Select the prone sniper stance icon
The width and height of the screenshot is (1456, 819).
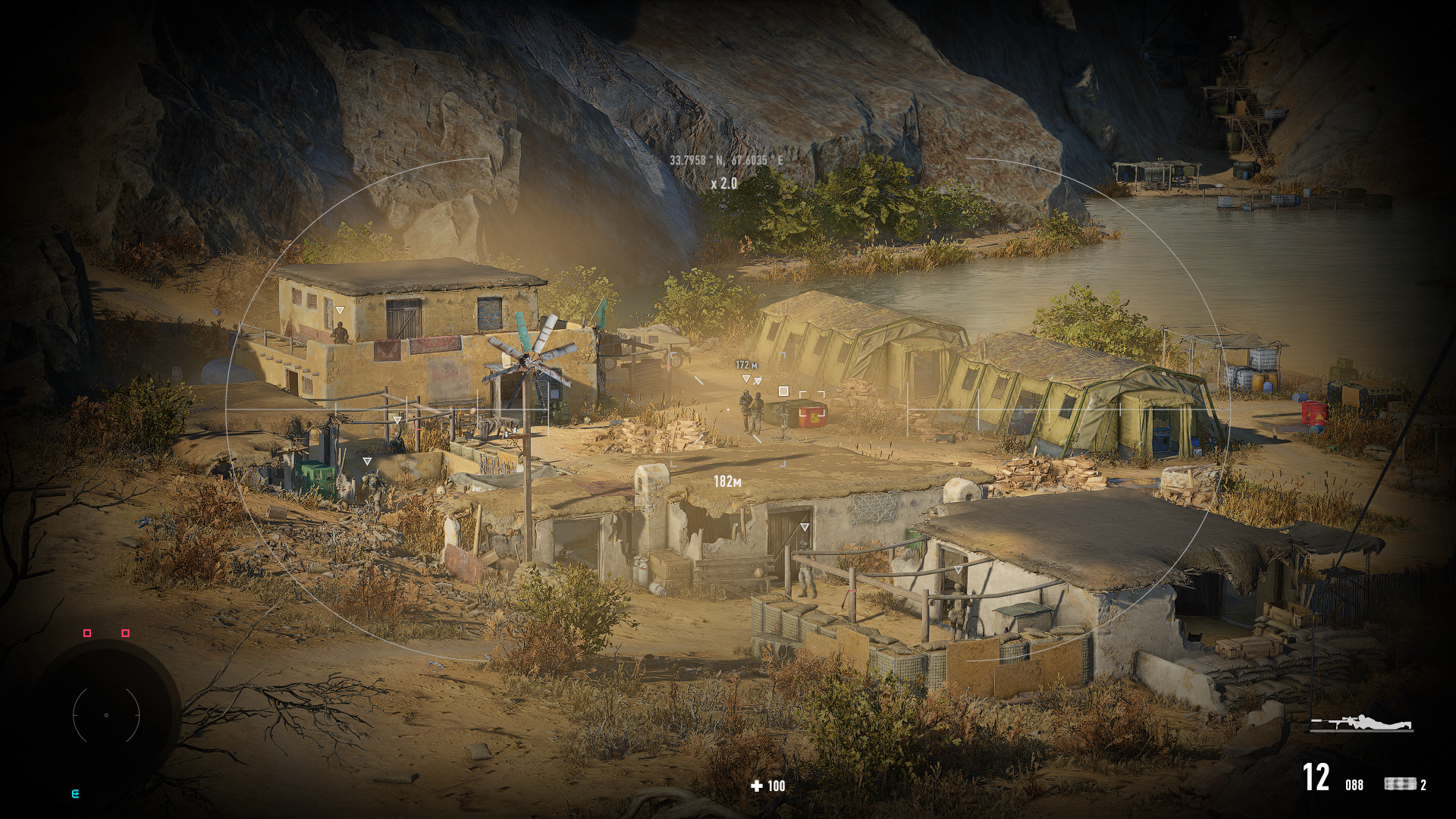pyautogui.click(x=1362, y=723)
